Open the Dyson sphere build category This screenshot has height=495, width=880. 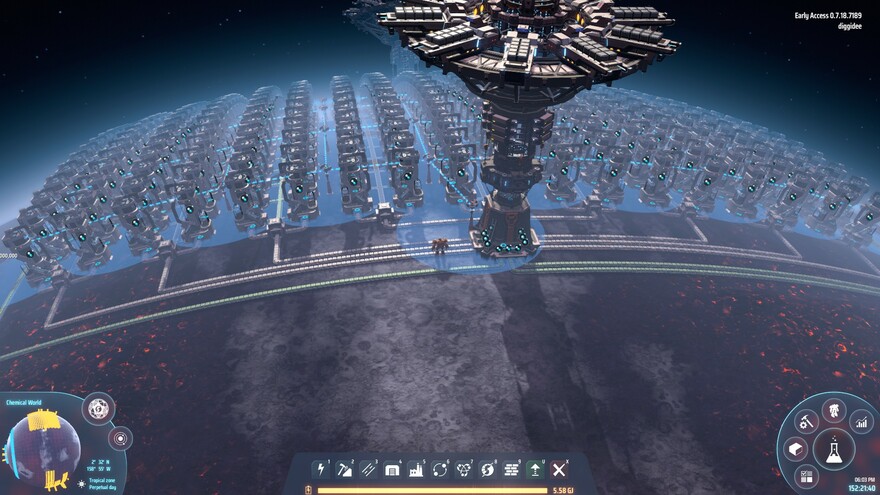click(488, 469)
